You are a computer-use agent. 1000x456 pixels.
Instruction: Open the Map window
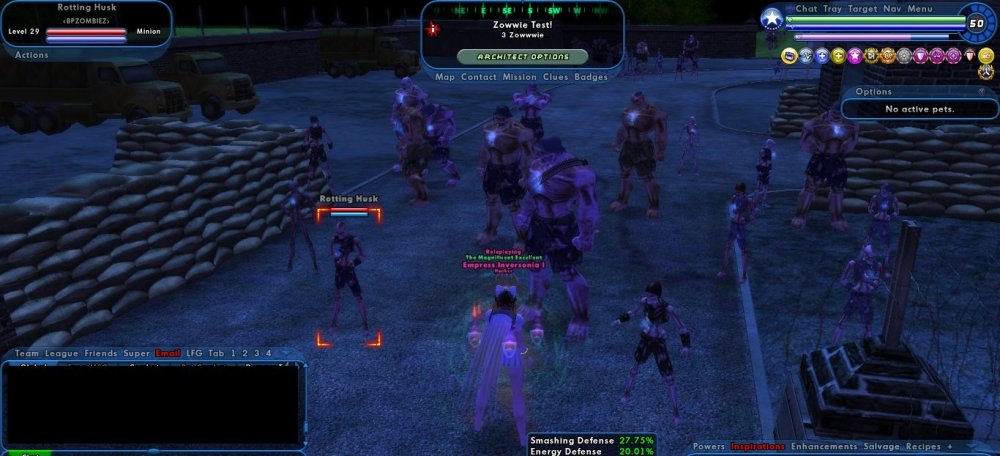click(x=446, y=77)
